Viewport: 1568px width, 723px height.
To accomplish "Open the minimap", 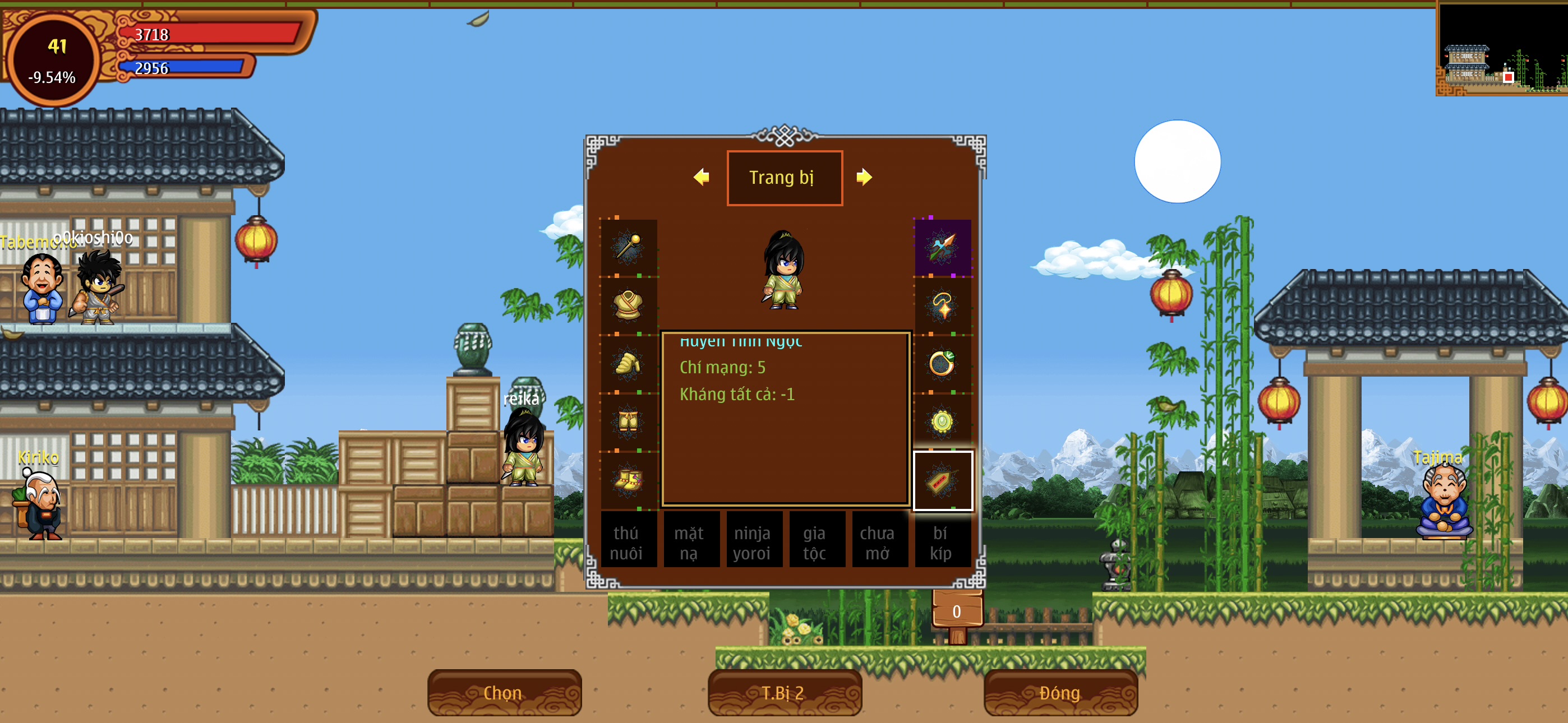I will [x=1502, y=49].
